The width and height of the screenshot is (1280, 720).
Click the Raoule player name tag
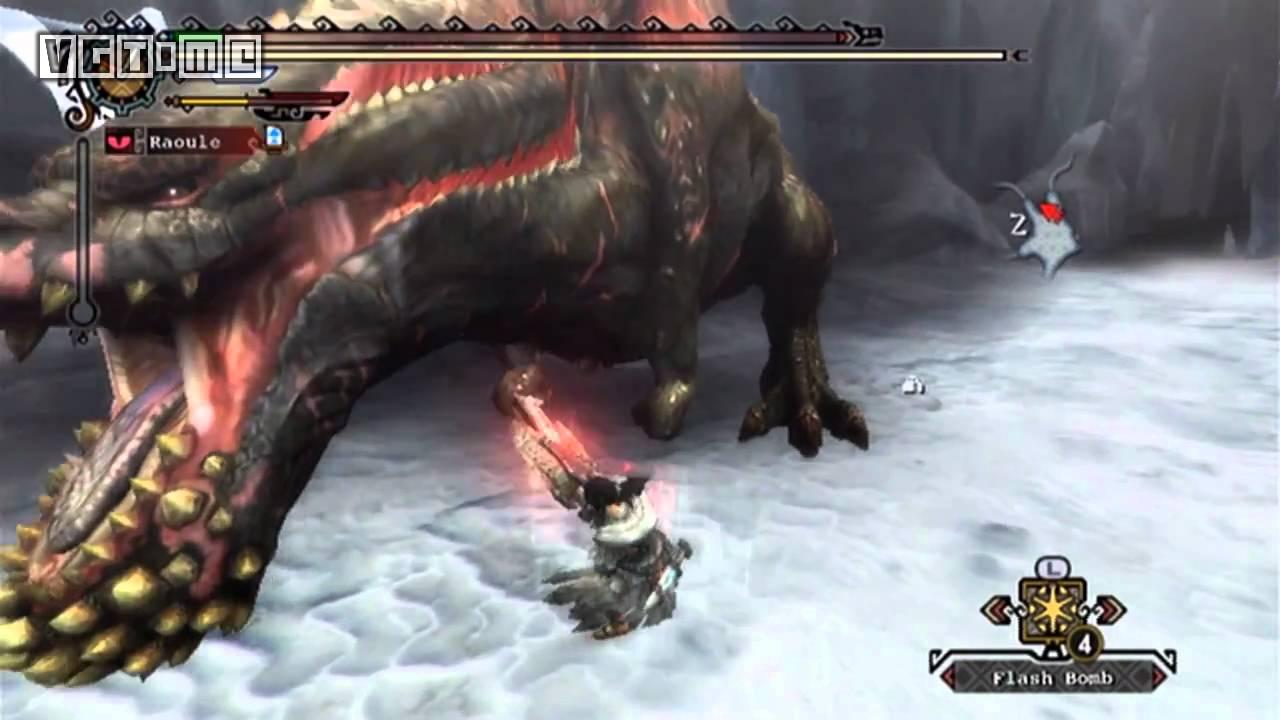pos(186,142)
